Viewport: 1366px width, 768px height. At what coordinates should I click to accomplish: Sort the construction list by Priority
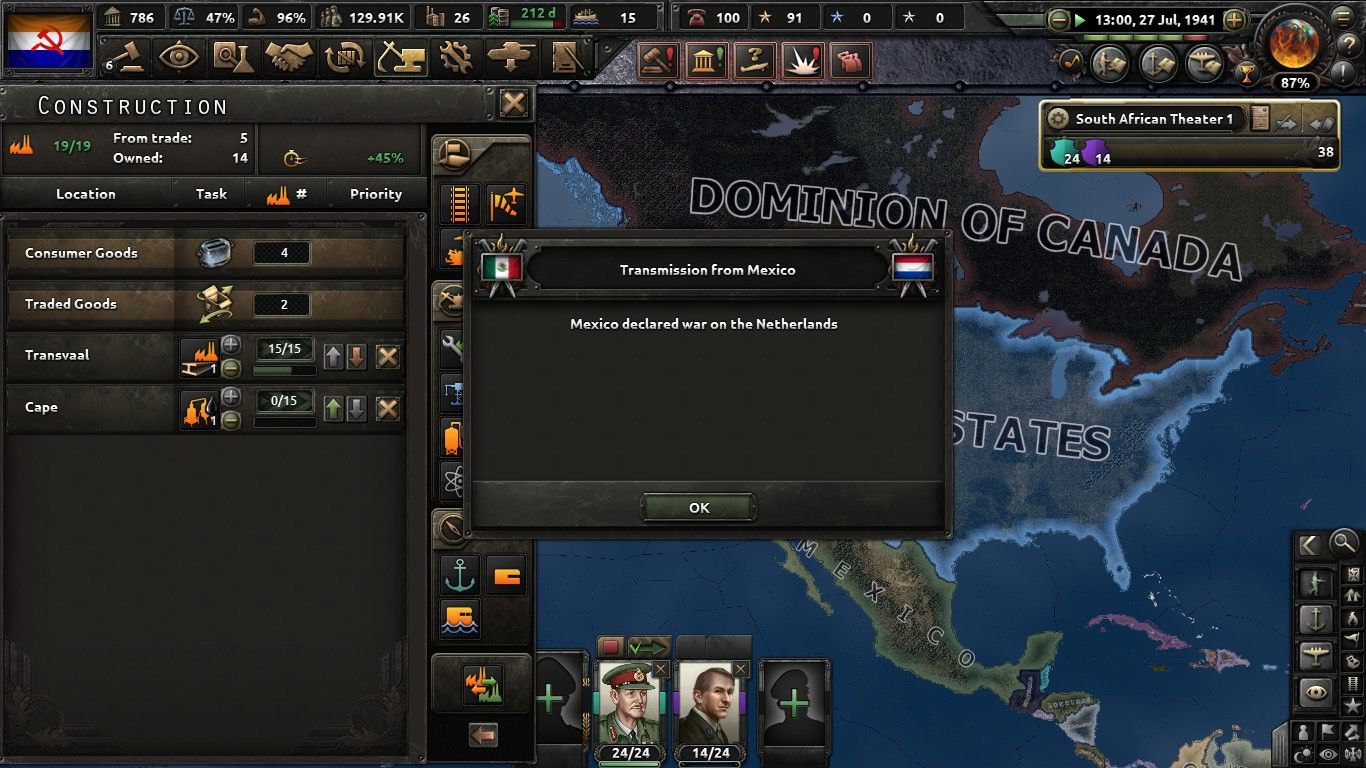point(375,194)
